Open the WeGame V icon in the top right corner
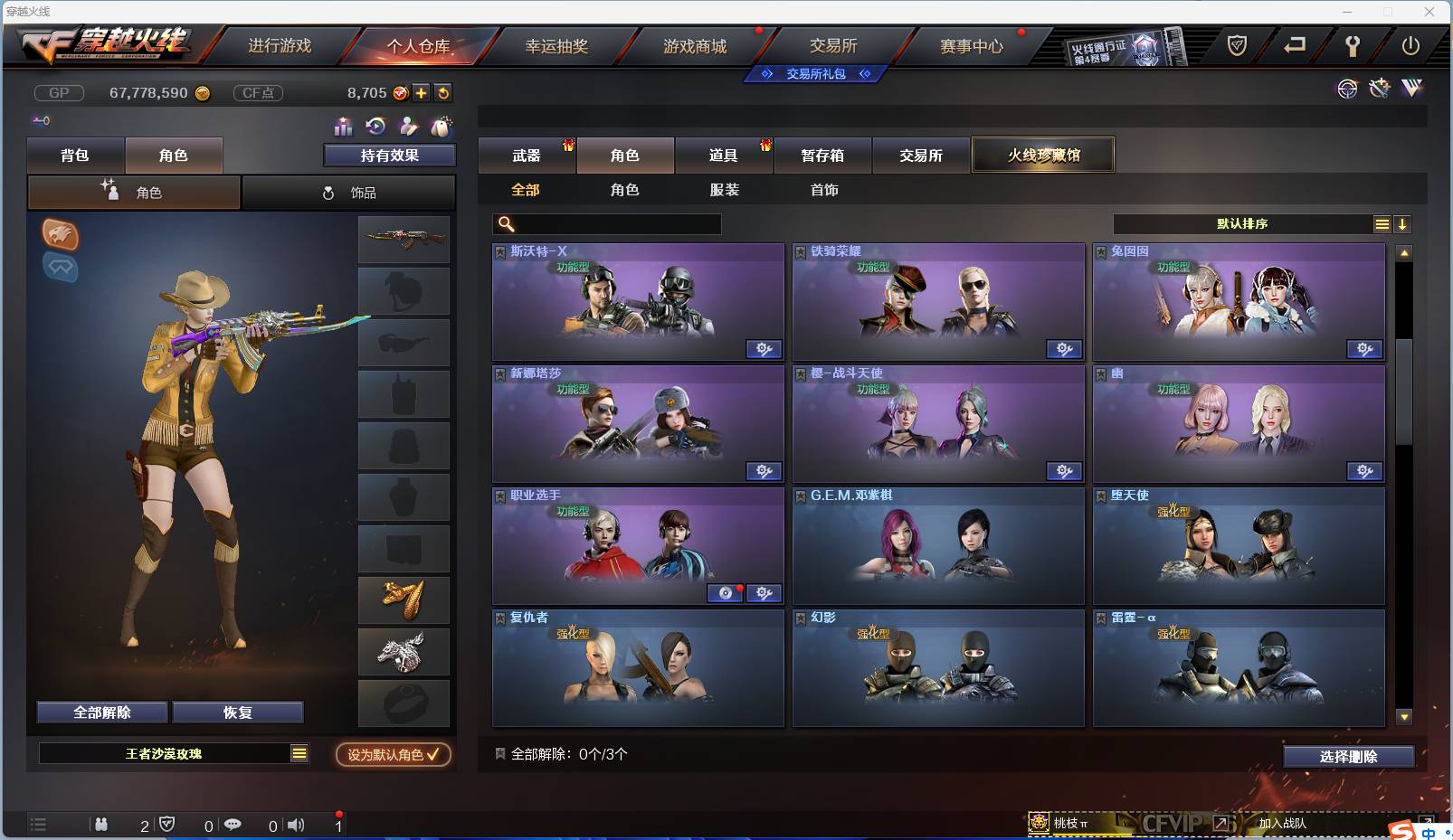The image size is (1453, 840). pyautogui.click(x=1410, y=89)
